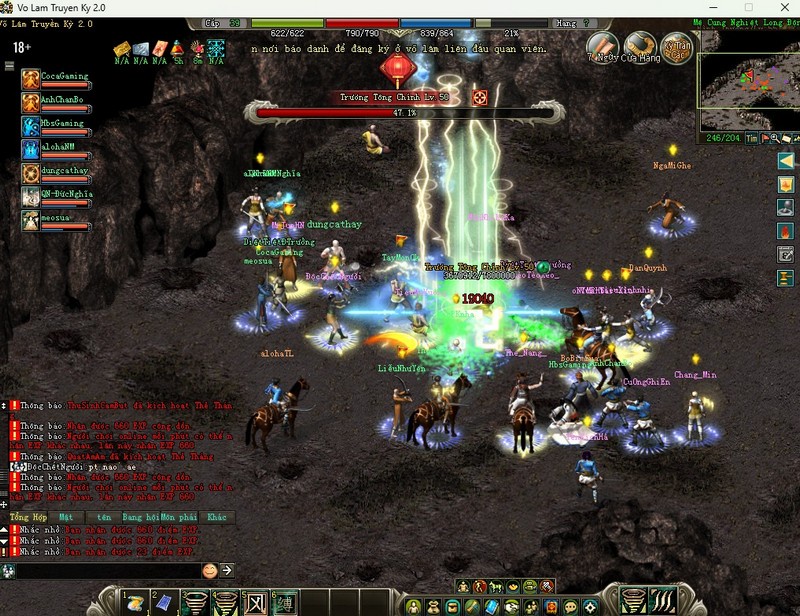Switch to the Tổng Hợp chat tab
Image resolution: width=800 pixels, height=616 pixels.
[27, 517]
